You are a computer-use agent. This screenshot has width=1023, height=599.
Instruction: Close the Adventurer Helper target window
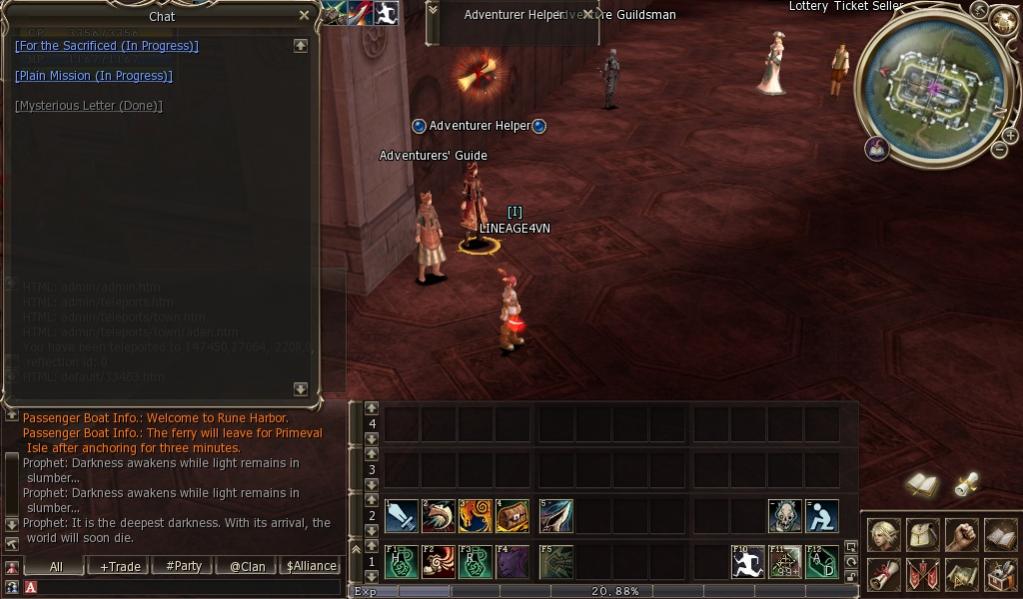pos(588,15)
